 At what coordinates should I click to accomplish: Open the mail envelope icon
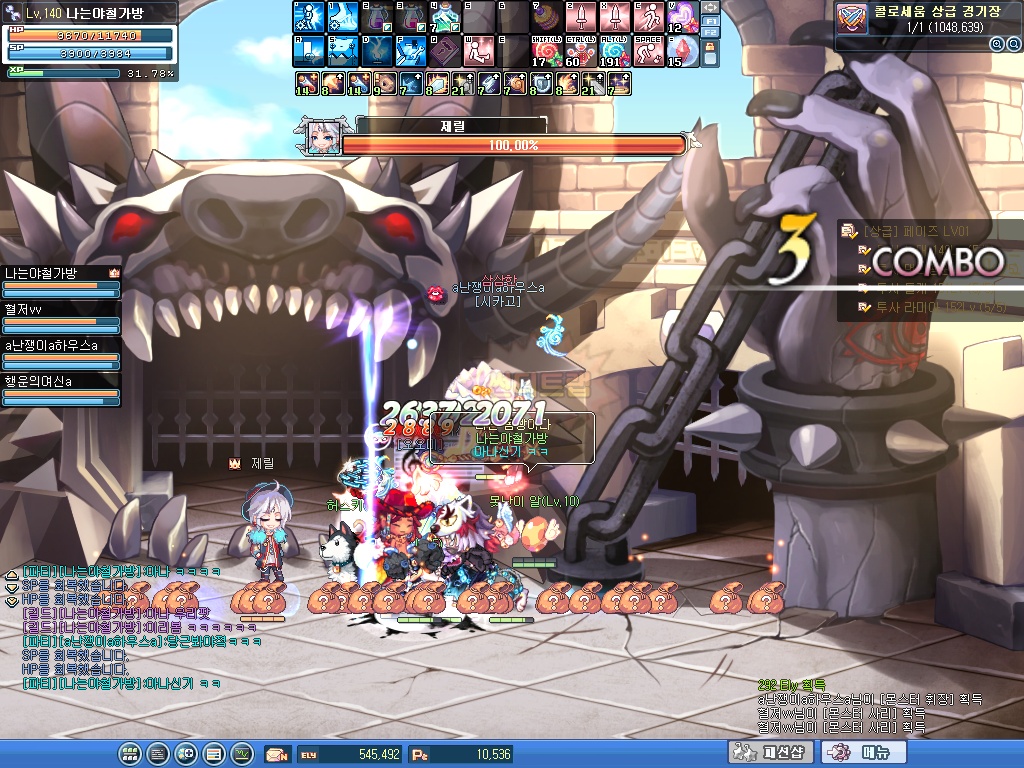[277, 754]
